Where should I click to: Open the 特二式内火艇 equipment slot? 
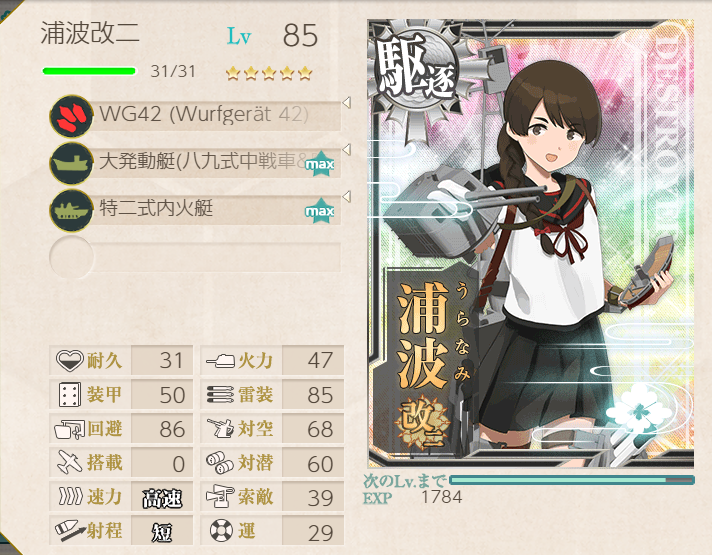coord(200,210)
